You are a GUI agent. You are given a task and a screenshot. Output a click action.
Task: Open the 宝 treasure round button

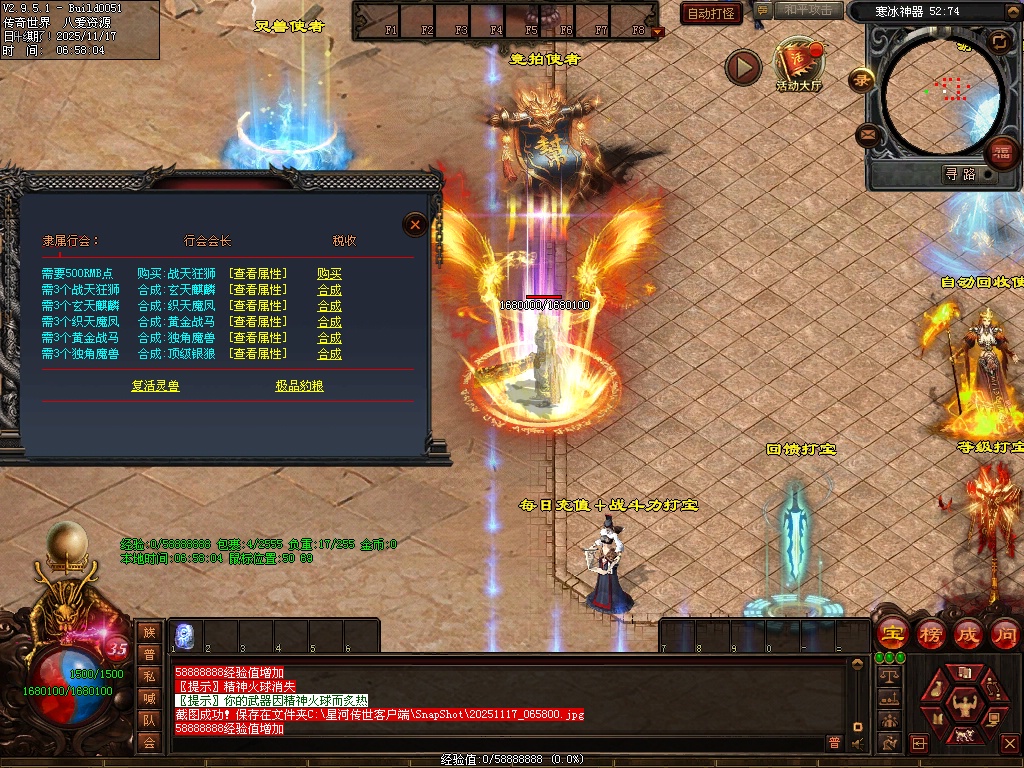click(892, 633)
